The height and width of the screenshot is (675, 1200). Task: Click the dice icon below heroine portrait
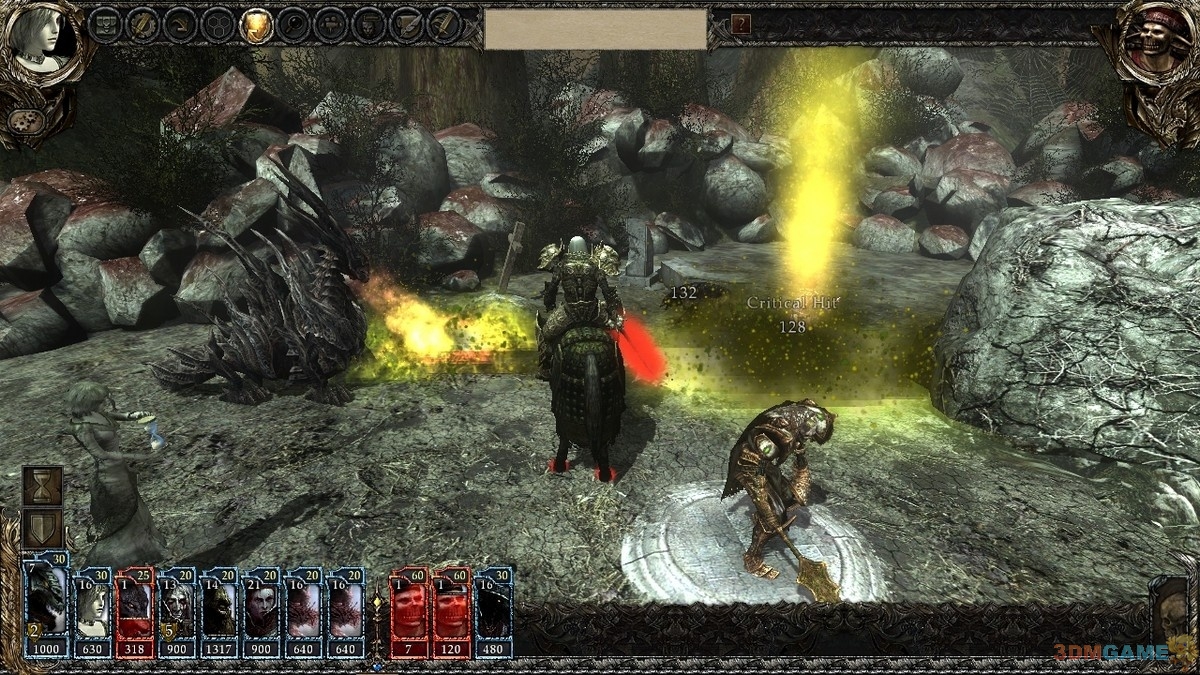pyautogui.click(x=22, y=119)
